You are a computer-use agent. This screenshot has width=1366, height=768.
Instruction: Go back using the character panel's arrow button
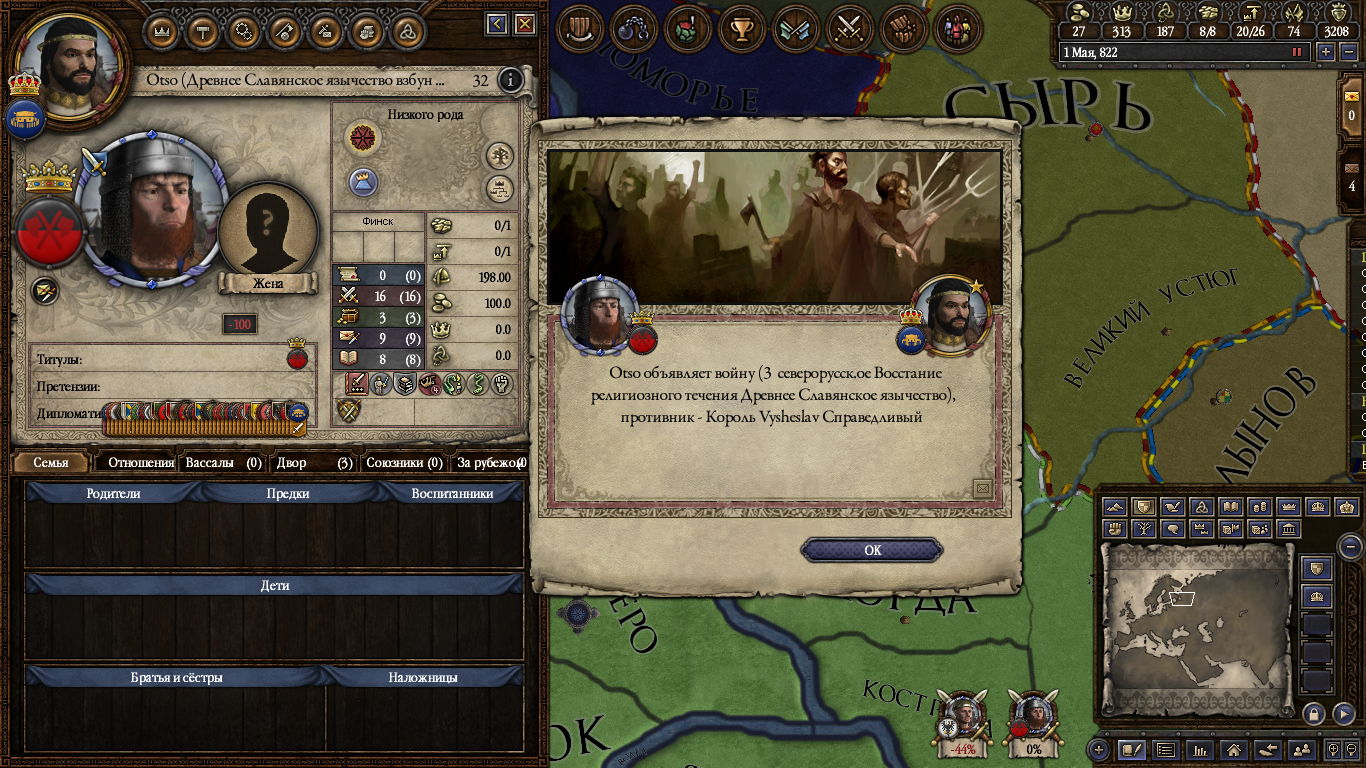coord(497,24)
